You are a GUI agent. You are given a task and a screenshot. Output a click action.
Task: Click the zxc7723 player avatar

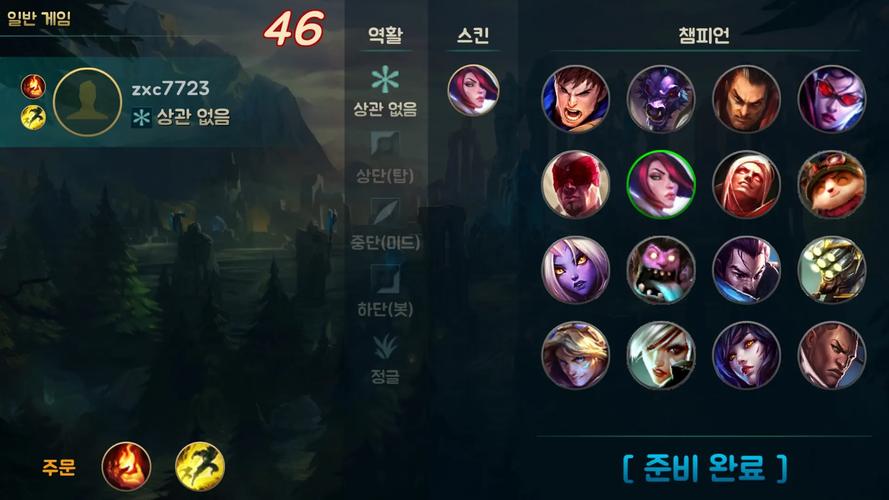point(88,102)
